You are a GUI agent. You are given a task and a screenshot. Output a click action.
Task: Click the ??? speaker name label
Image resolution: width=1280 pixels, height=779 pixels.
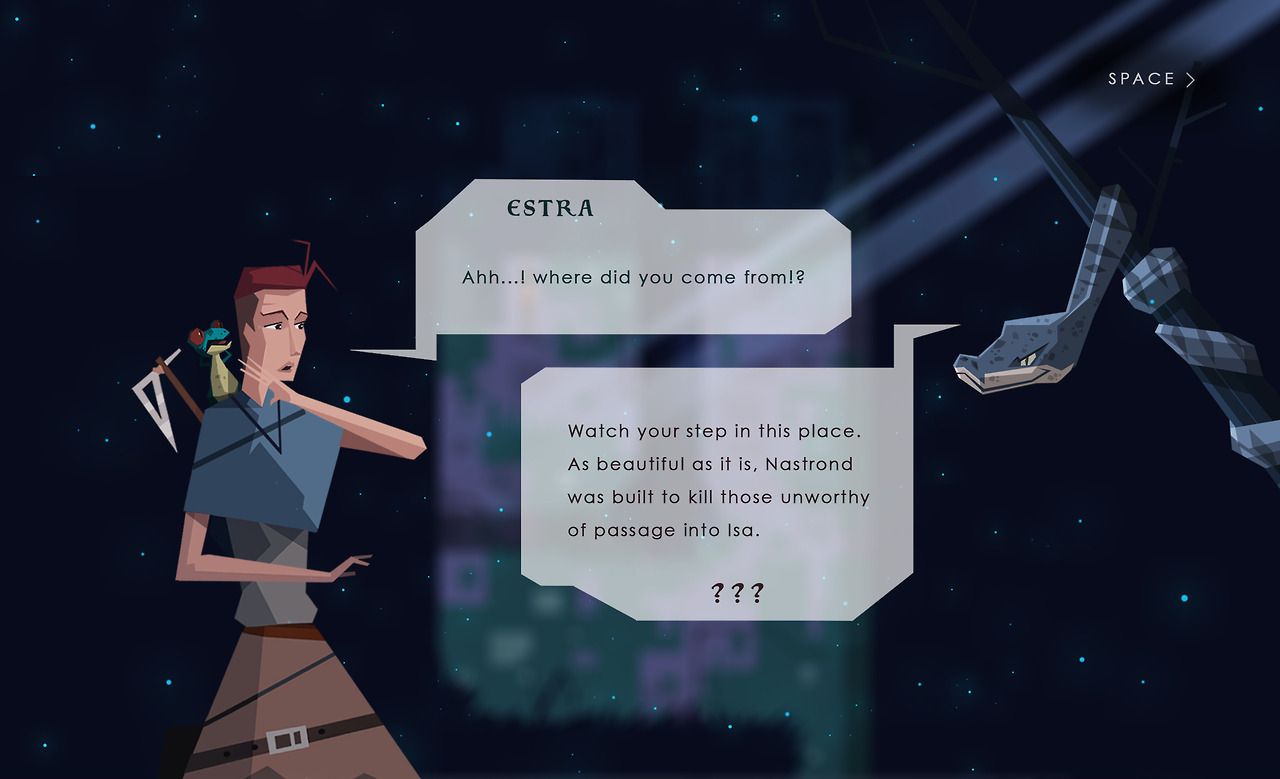737,591
